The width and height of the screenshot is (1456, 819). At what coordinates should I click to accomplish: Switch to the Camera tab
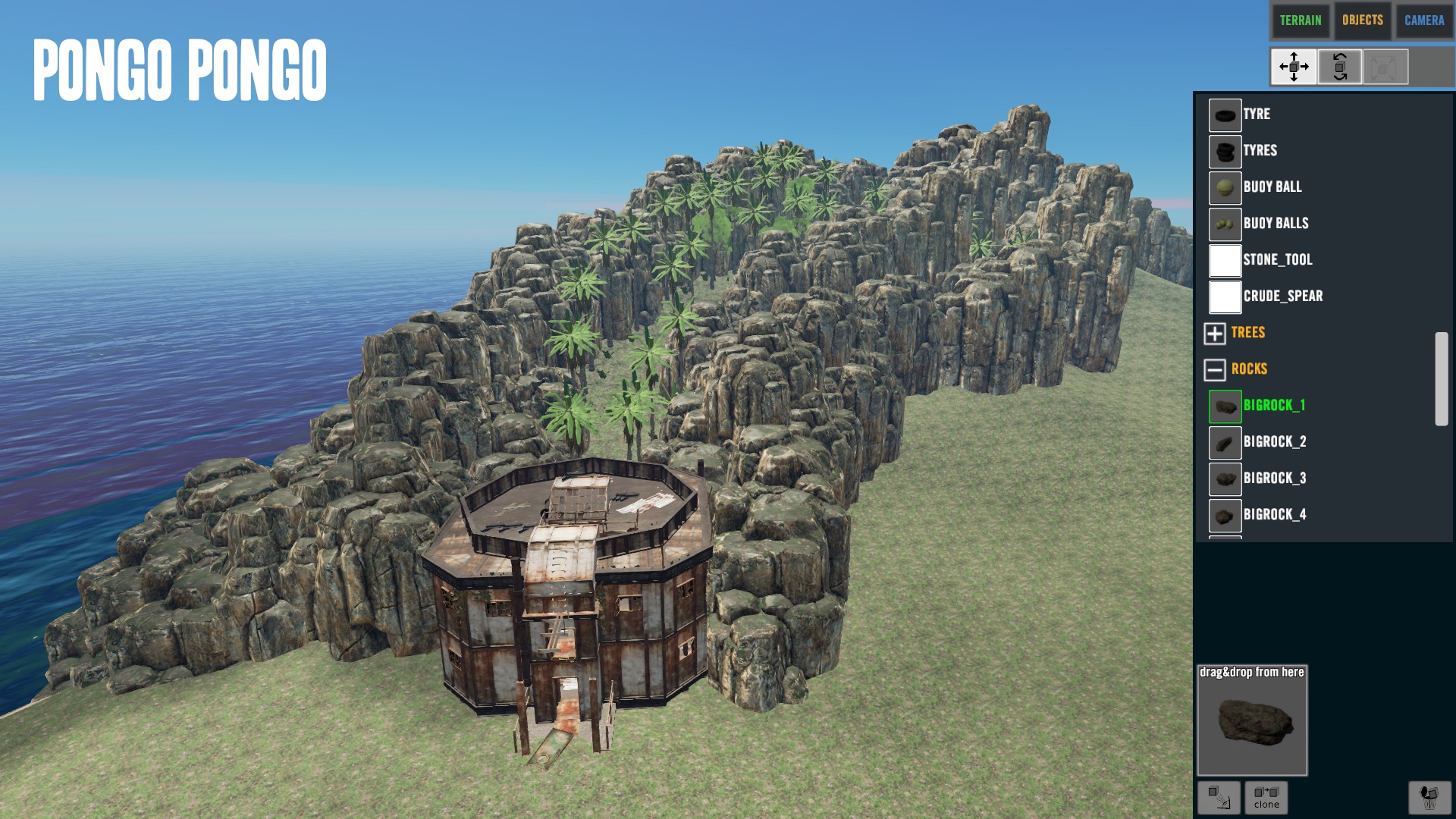coord(1423,20)
